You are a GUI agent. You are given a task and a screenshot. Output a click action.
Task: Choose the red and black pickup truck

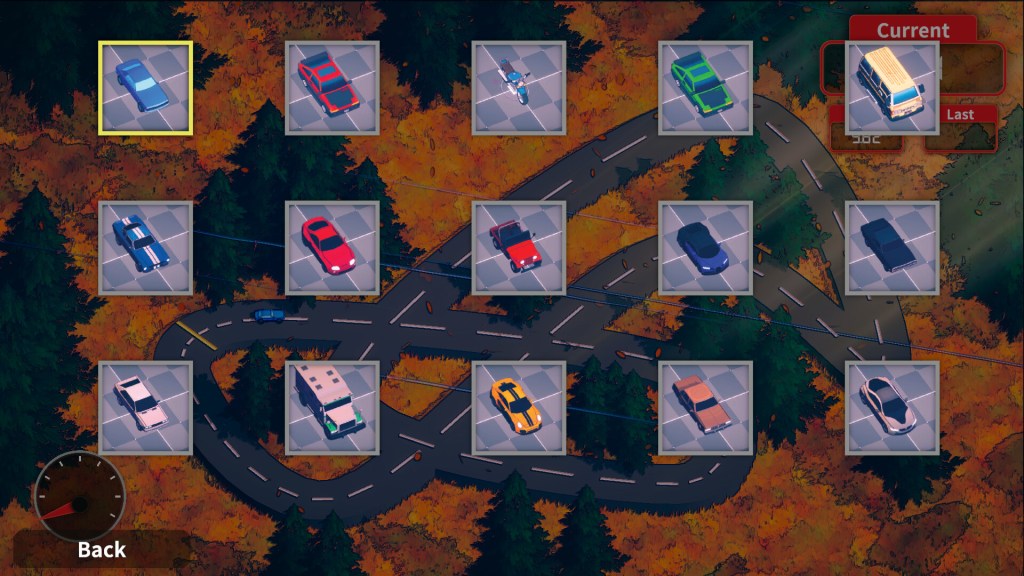[332, 88]
